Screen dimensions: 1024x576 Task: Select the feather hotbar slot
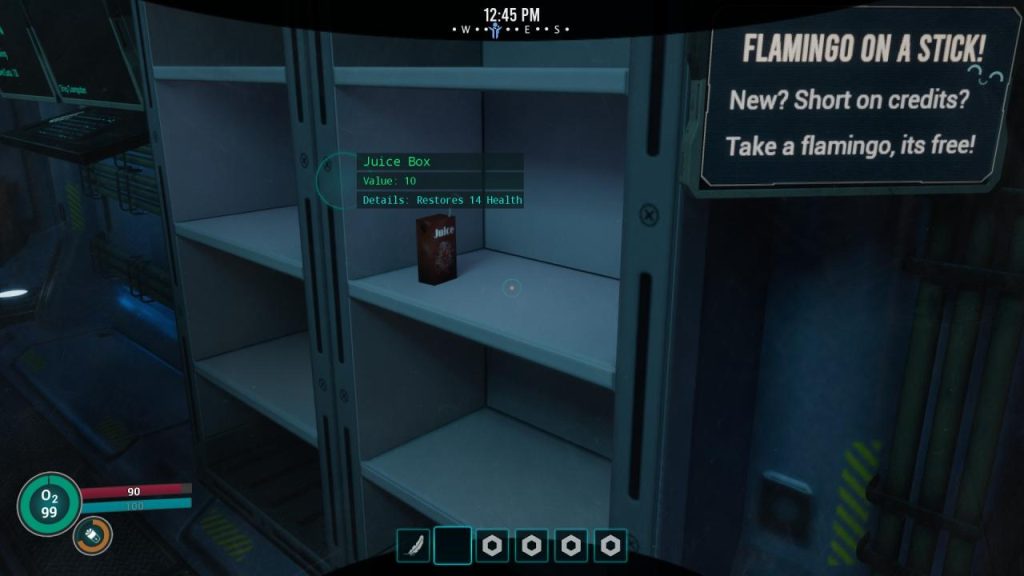413,545
